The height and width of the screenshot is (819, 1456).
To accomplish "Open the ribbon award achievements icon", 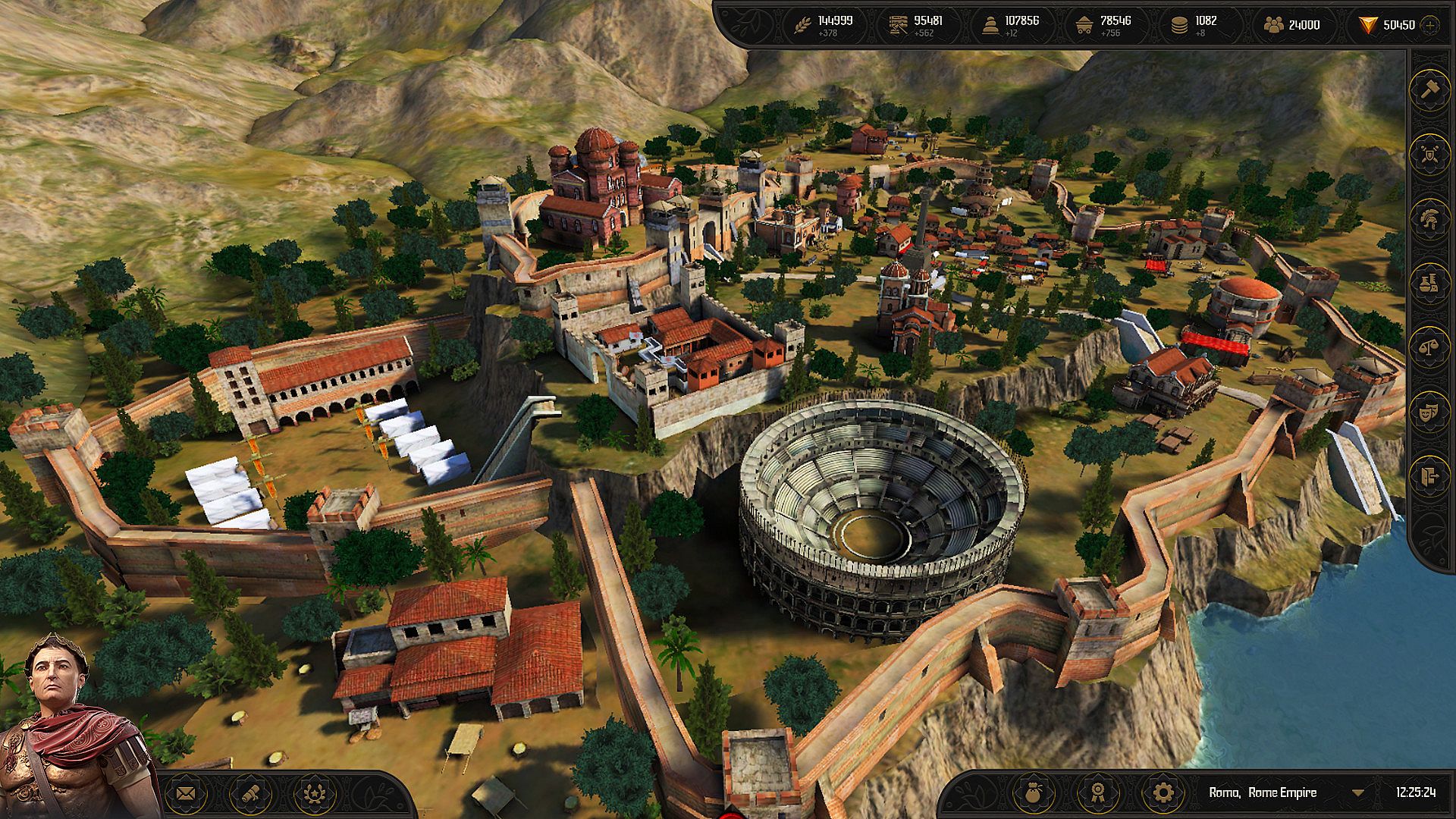I will pos(1097,793).
